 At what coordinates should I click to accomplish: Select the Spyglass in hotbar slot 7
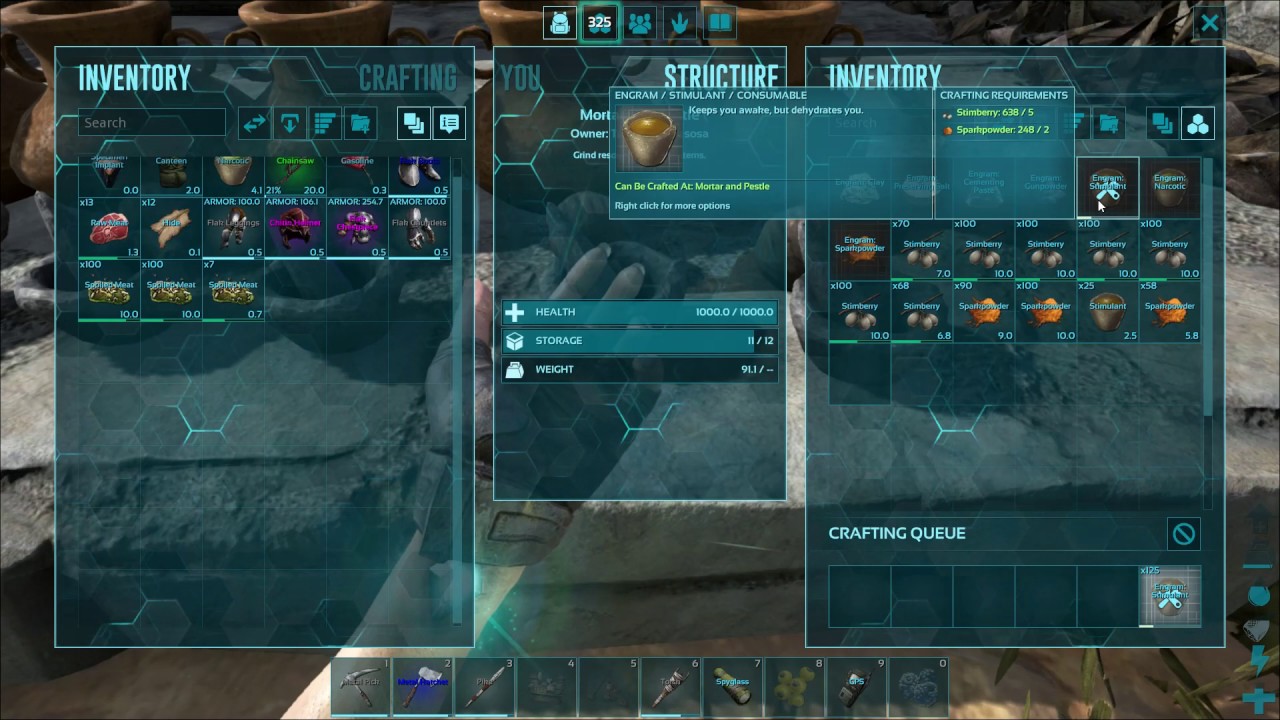coord(733,686)
